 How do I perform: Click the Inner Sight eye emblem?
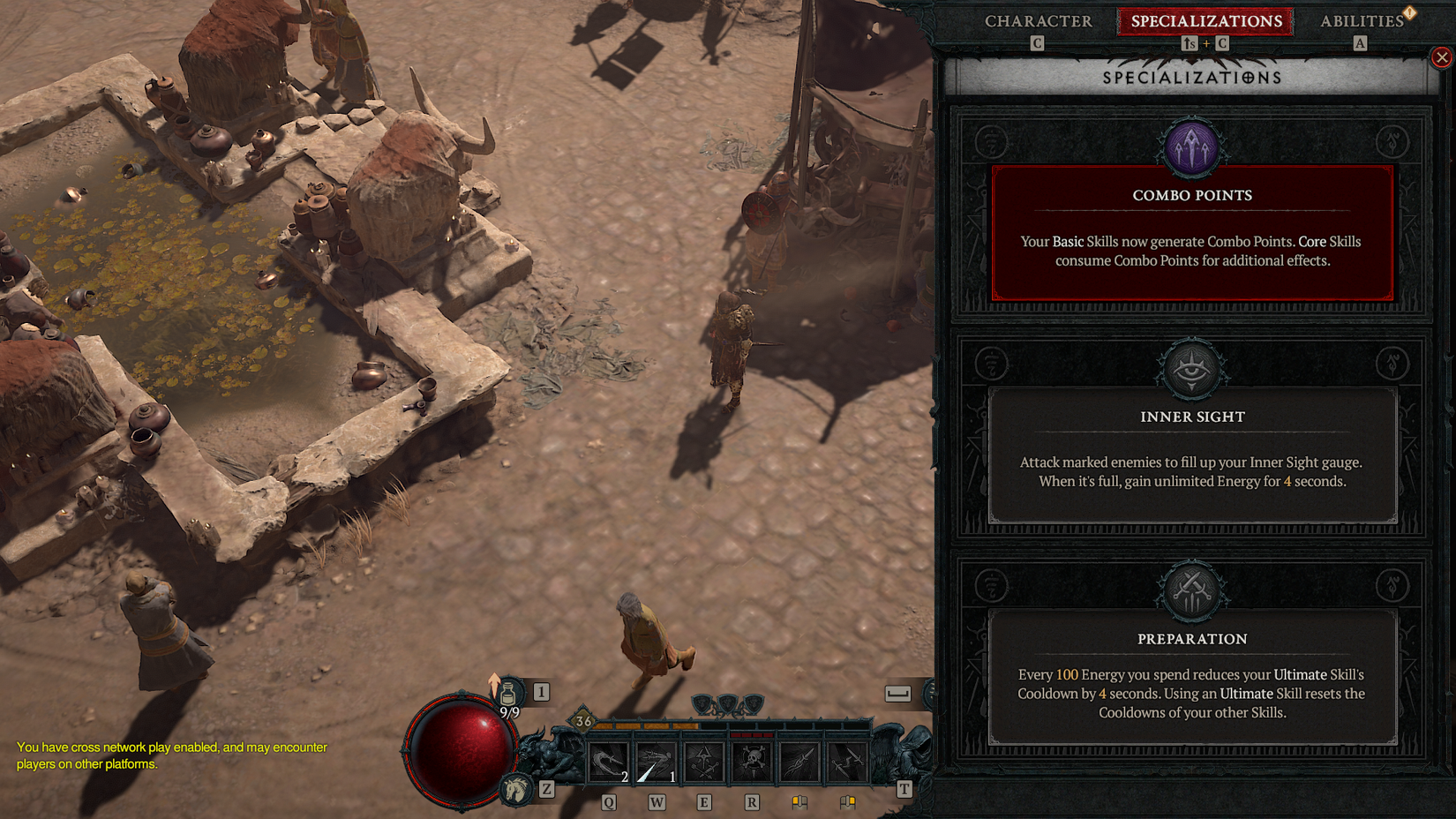pyautogui.click(x=1192, y=369)
